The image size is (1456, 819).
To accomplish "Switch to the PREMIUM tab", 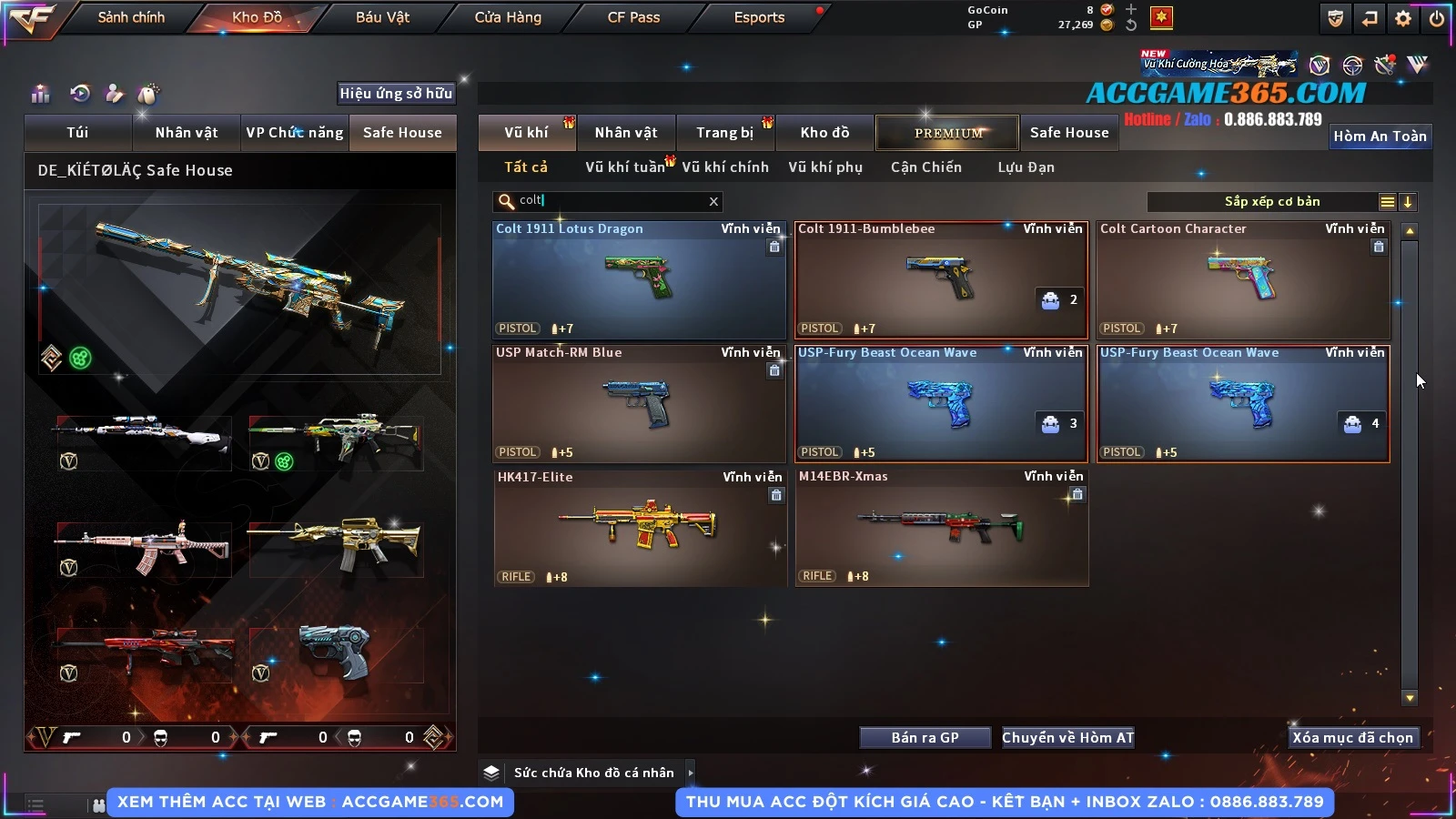I will coord(947,133).
